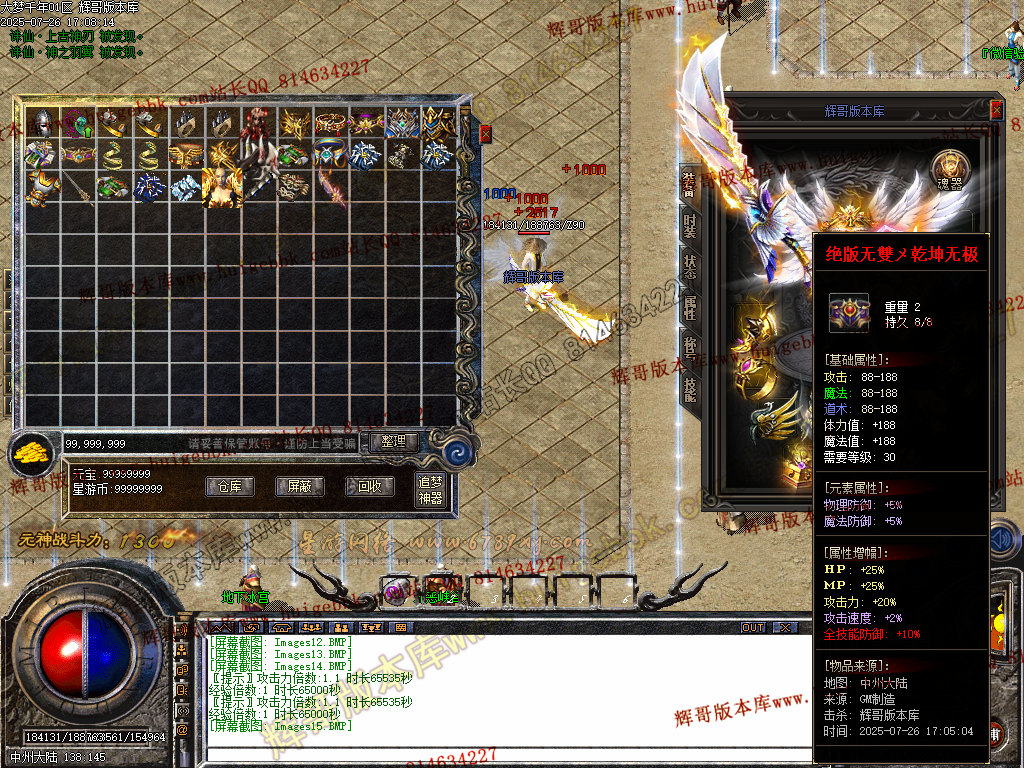
Task: Click the 整理 sort button in the bag
Action: [393, 441]
